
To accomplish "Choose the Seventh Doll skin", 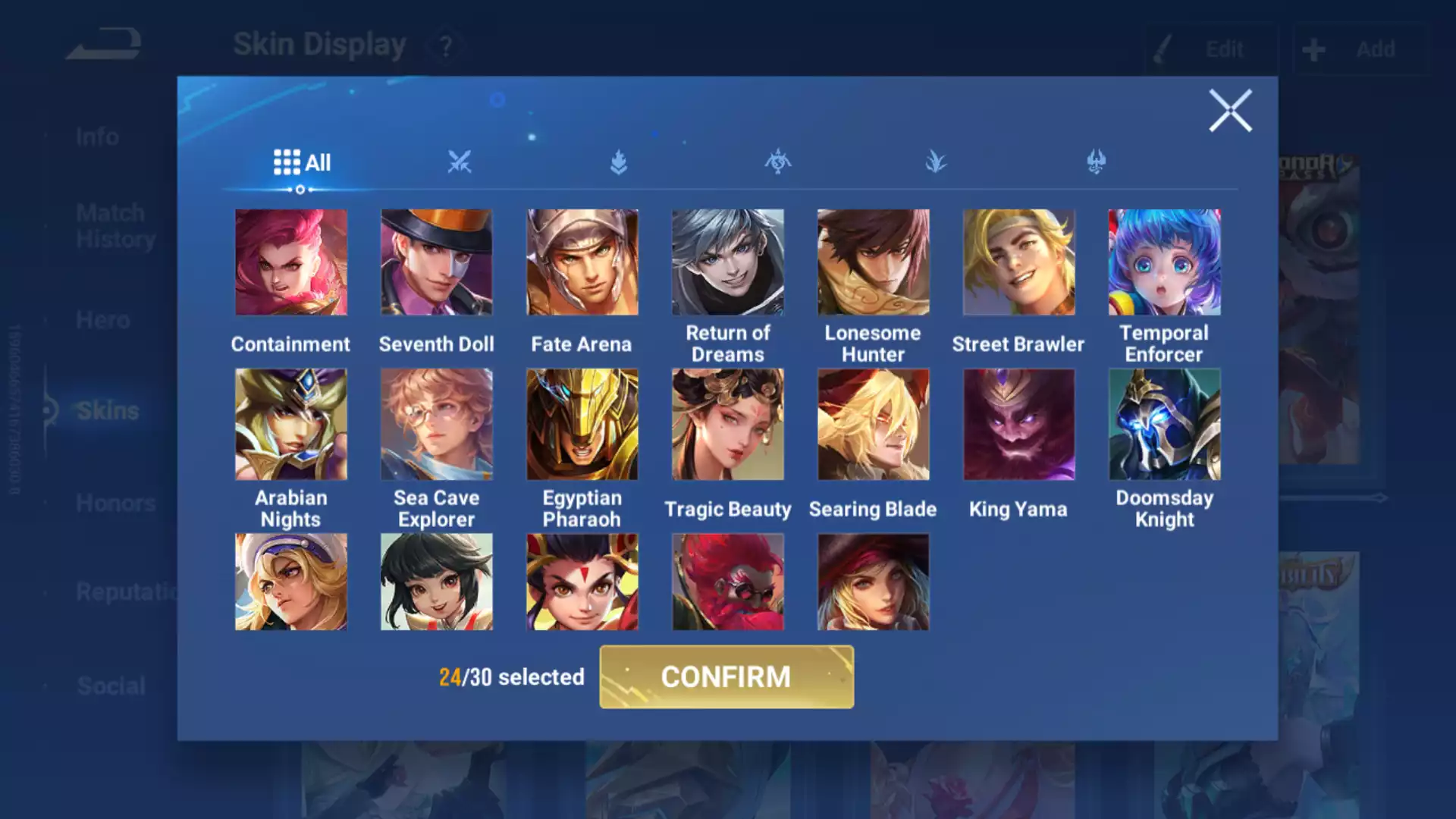I will 437,262.
